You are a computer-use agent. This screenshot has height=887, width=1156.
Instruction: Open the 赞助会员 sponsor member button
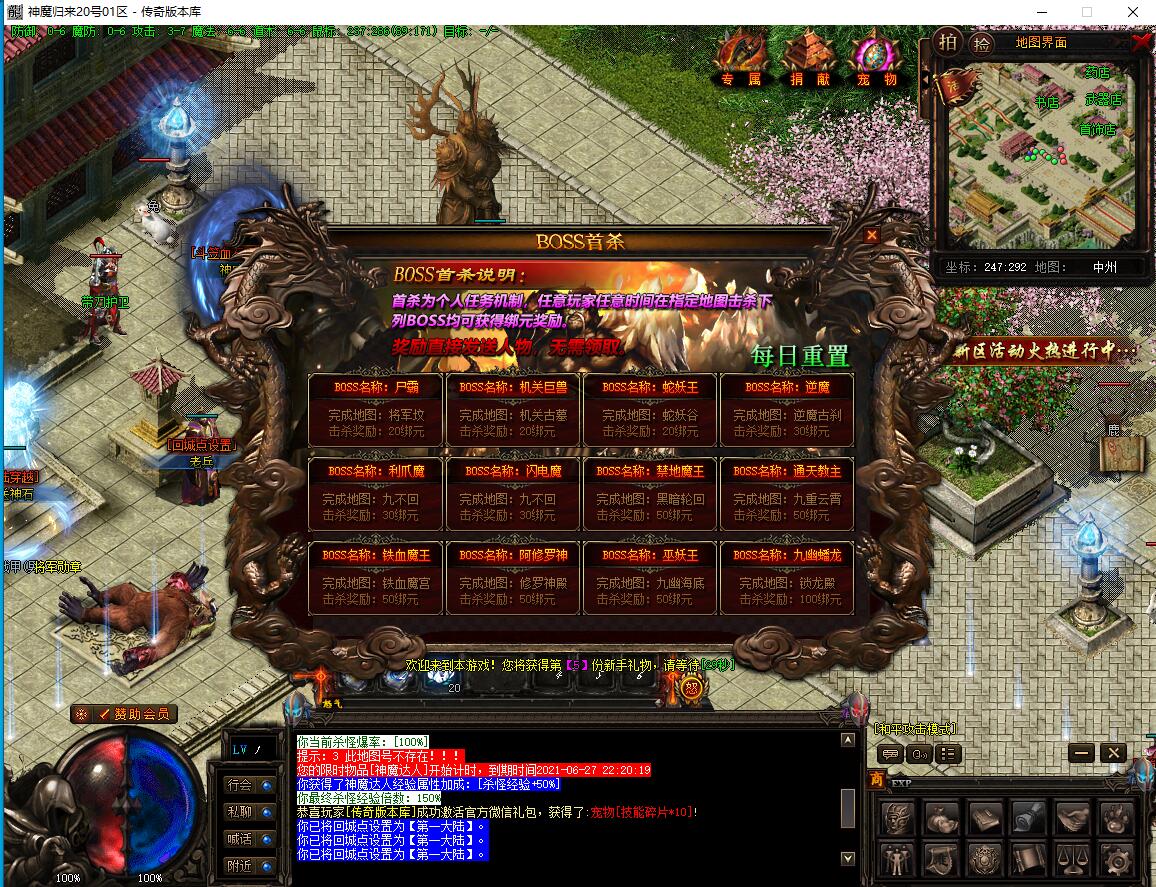[125, 714]
